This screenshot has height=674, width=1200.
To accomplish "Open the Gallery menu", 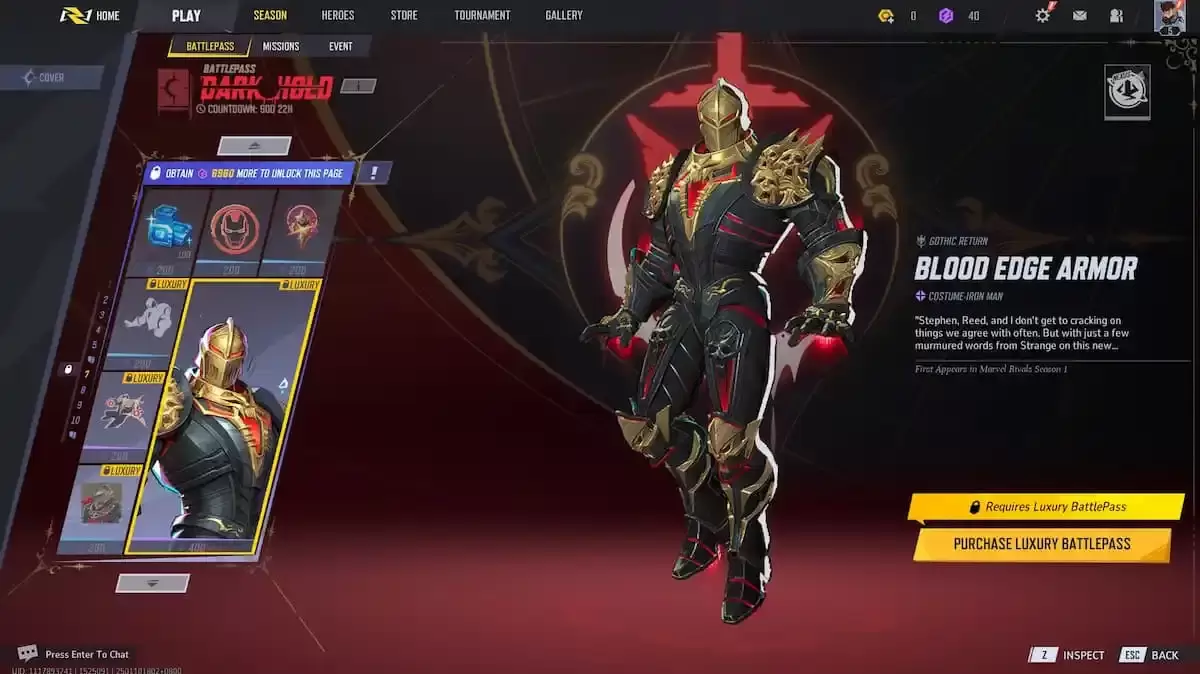I will 564,16.
